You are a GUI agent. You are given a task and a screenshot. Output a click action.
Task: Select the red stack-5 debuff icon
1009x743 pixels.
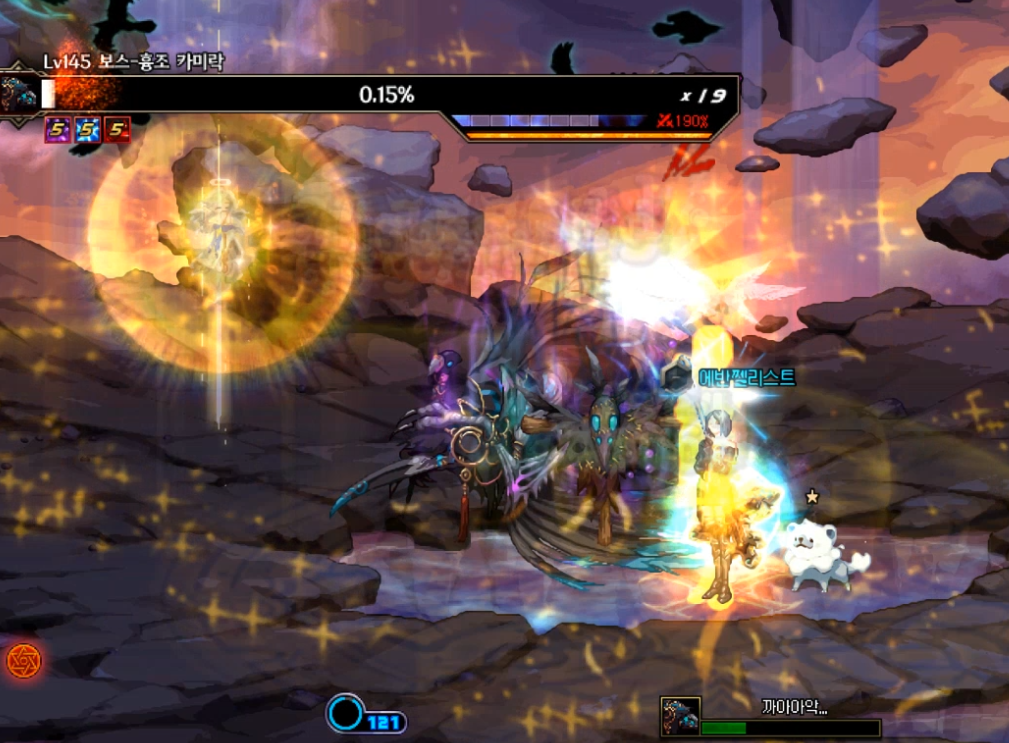(x=117, y=129)
